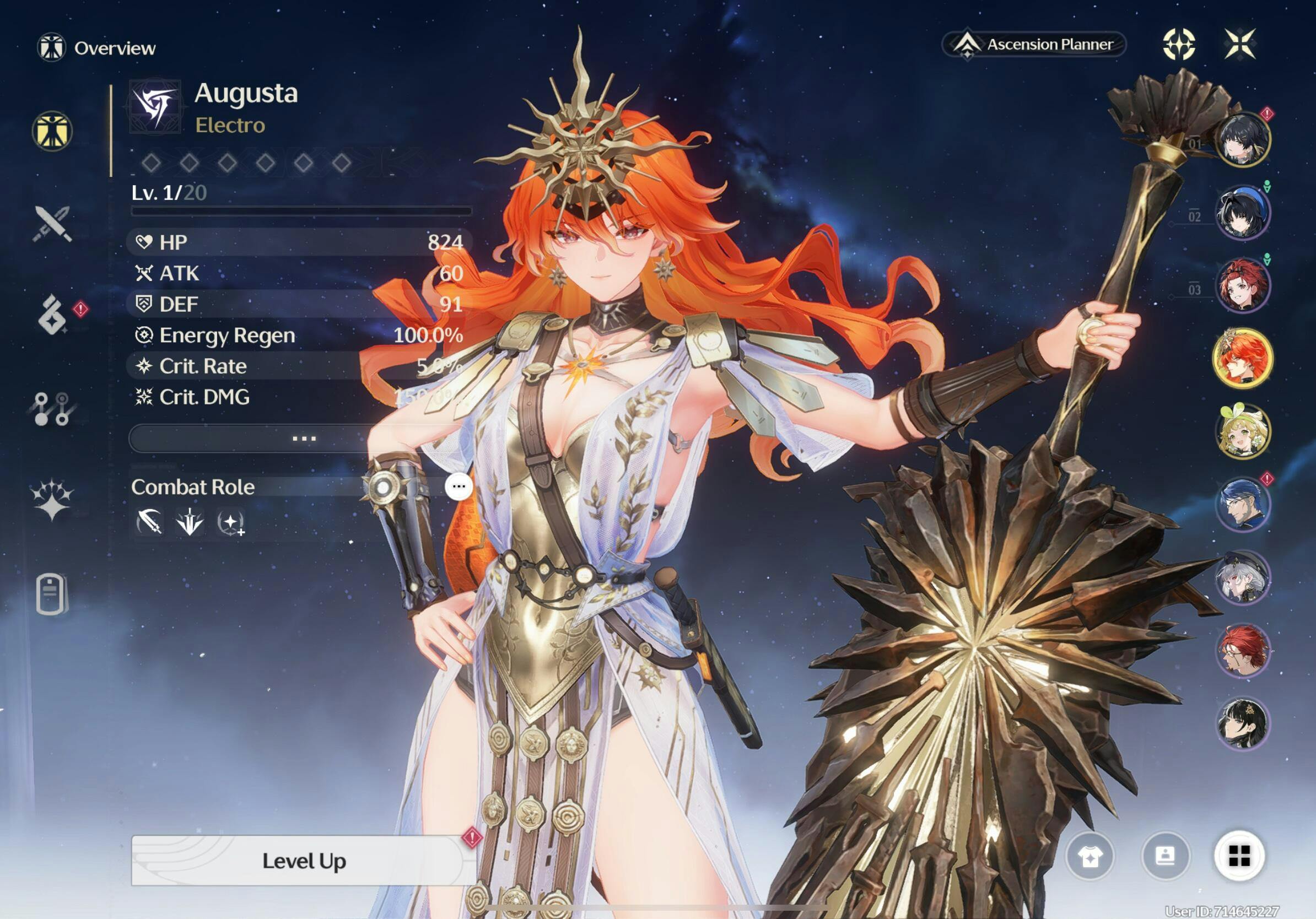Select the silver-haired character with cap portrait
Viewport: 1316px width, 919px height.
click(1243, 577)
